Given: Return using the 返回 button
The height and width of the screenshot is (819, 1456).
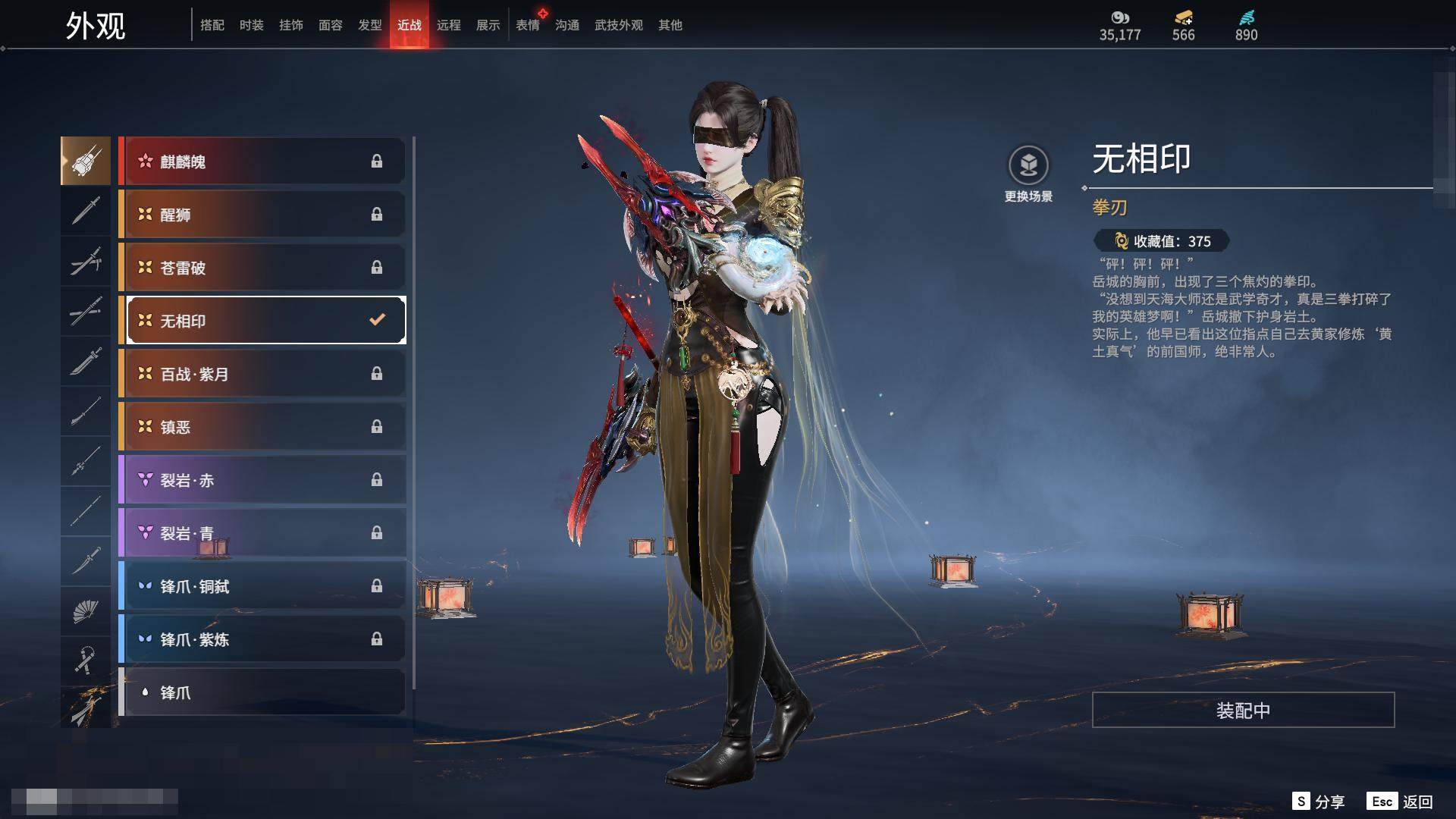Looking at the screenshot, I should 1400,802.
